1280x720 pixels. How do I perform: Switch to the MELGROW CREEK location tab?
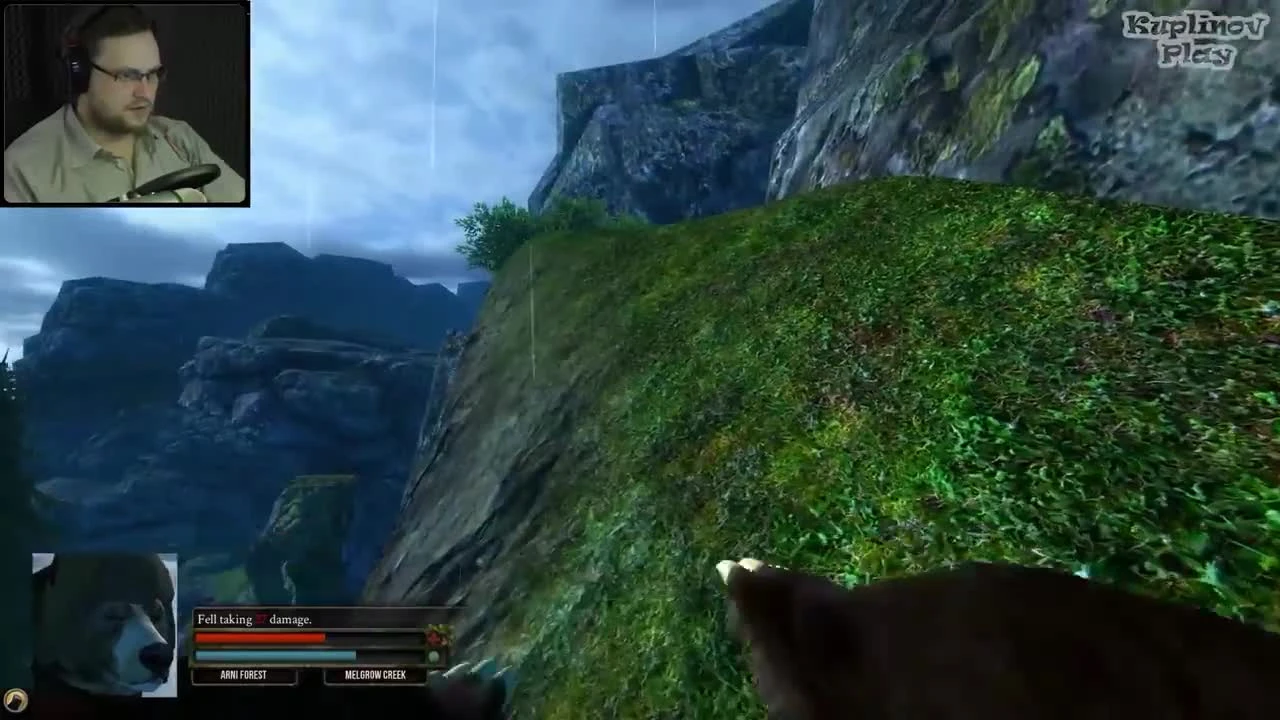pos(375,675)
